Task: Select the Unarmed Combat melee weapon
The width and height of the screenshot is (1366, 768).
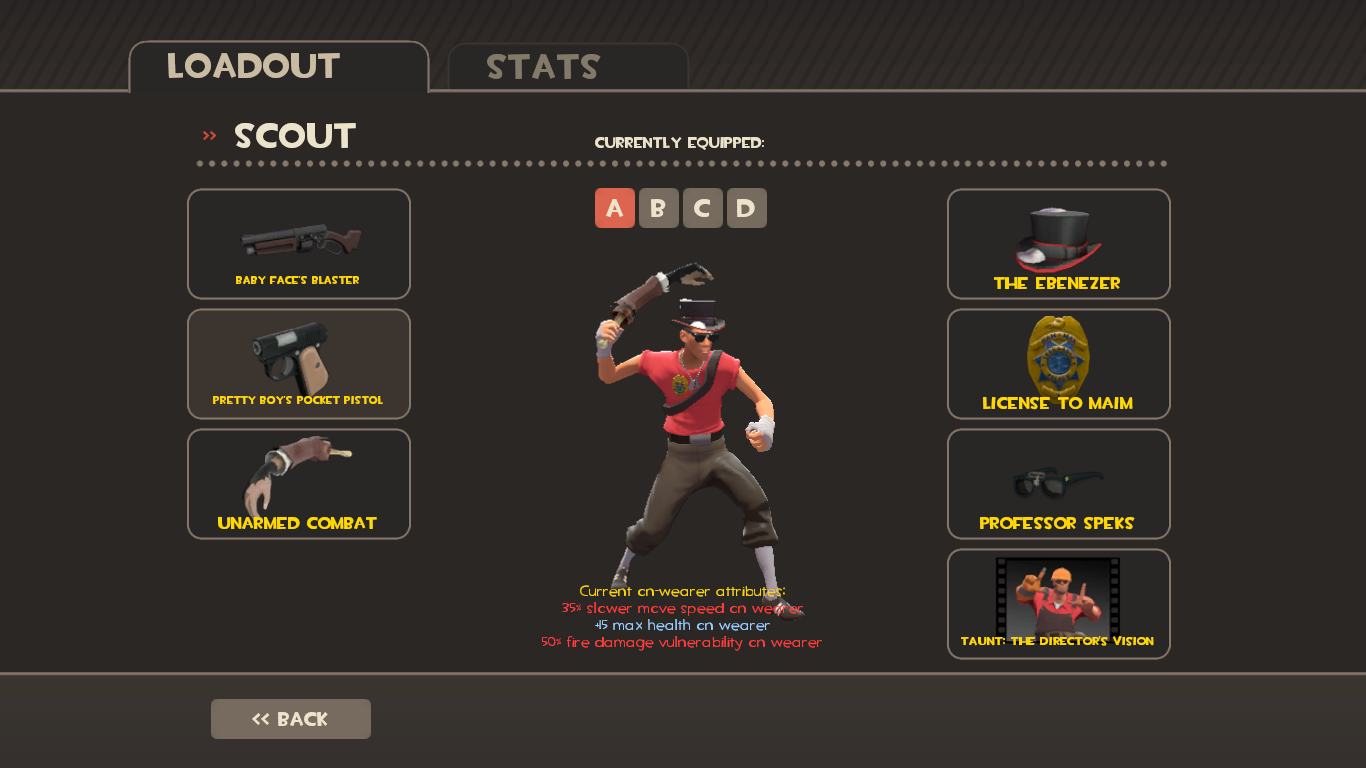Action: point(298,483)
